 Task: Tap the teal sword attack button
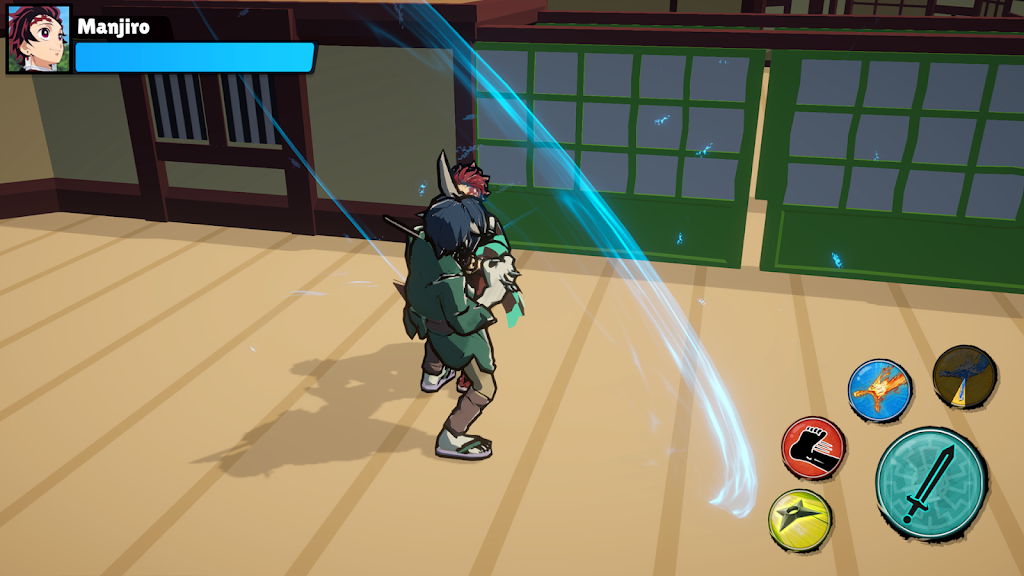(930, 483)
